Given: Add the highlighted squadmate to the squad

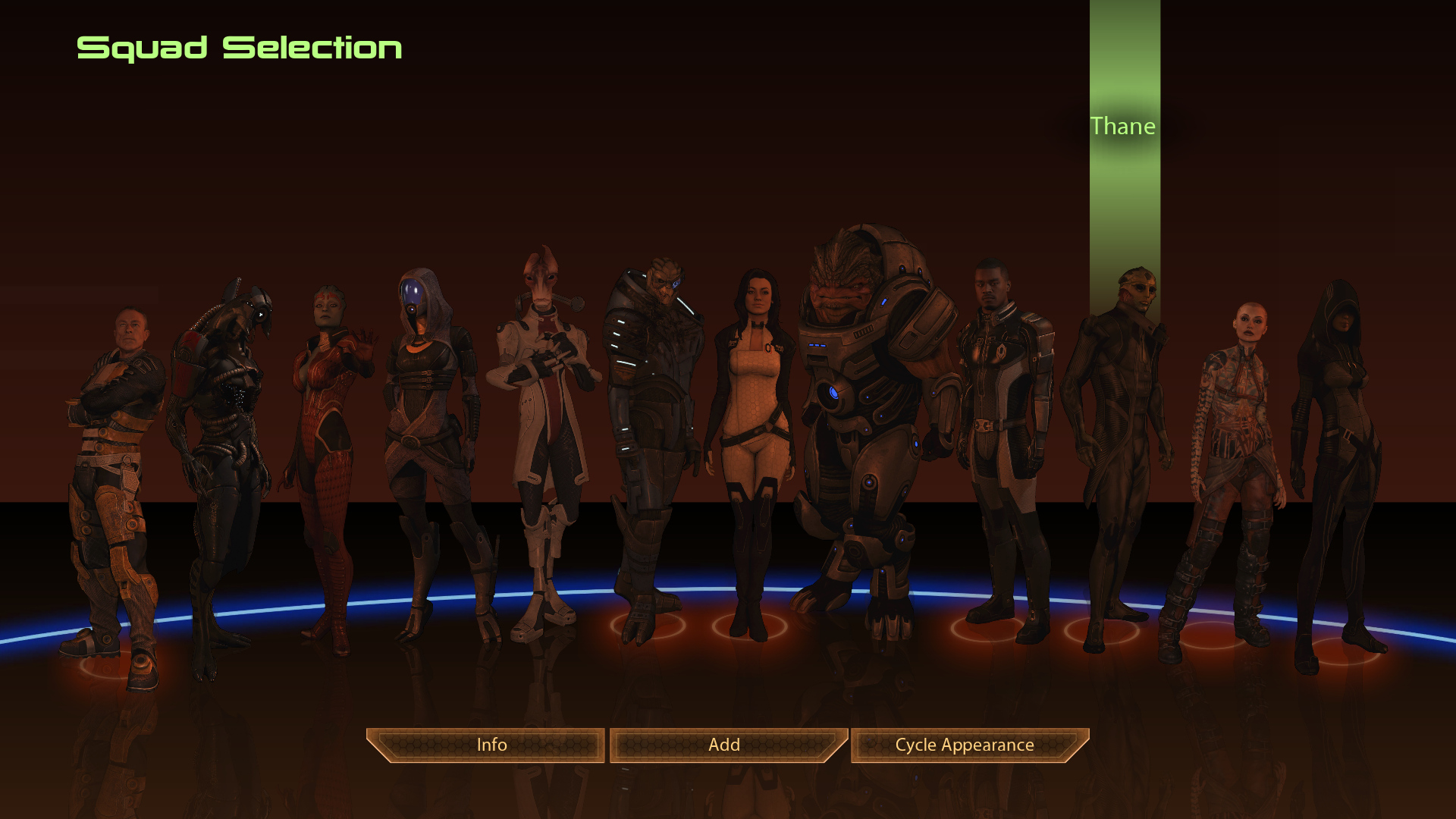Looking at the screenshot, I should click(x=724, y=745).
